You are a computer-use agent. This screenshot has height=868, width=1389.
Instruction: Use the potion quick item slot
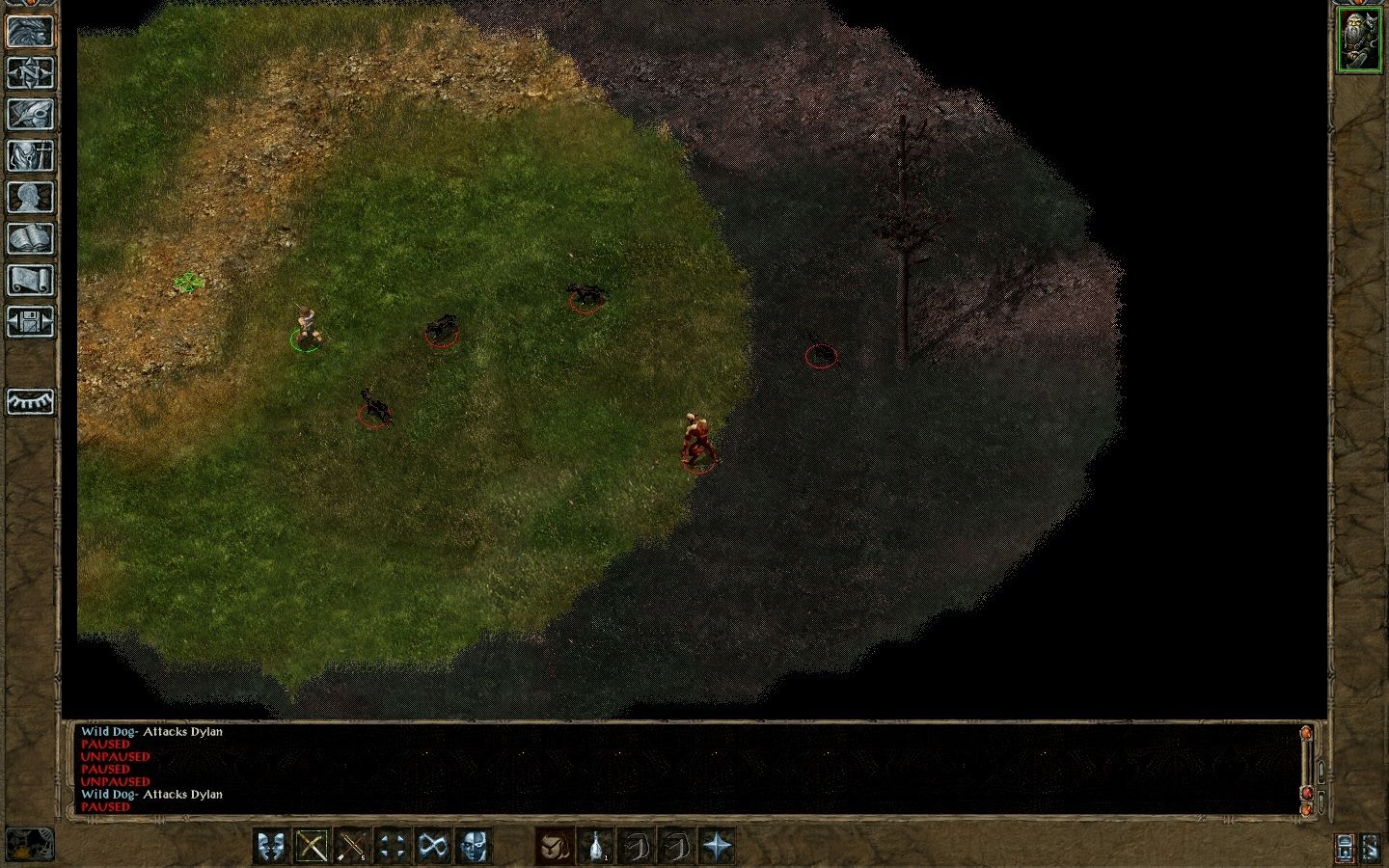point(596,847)
